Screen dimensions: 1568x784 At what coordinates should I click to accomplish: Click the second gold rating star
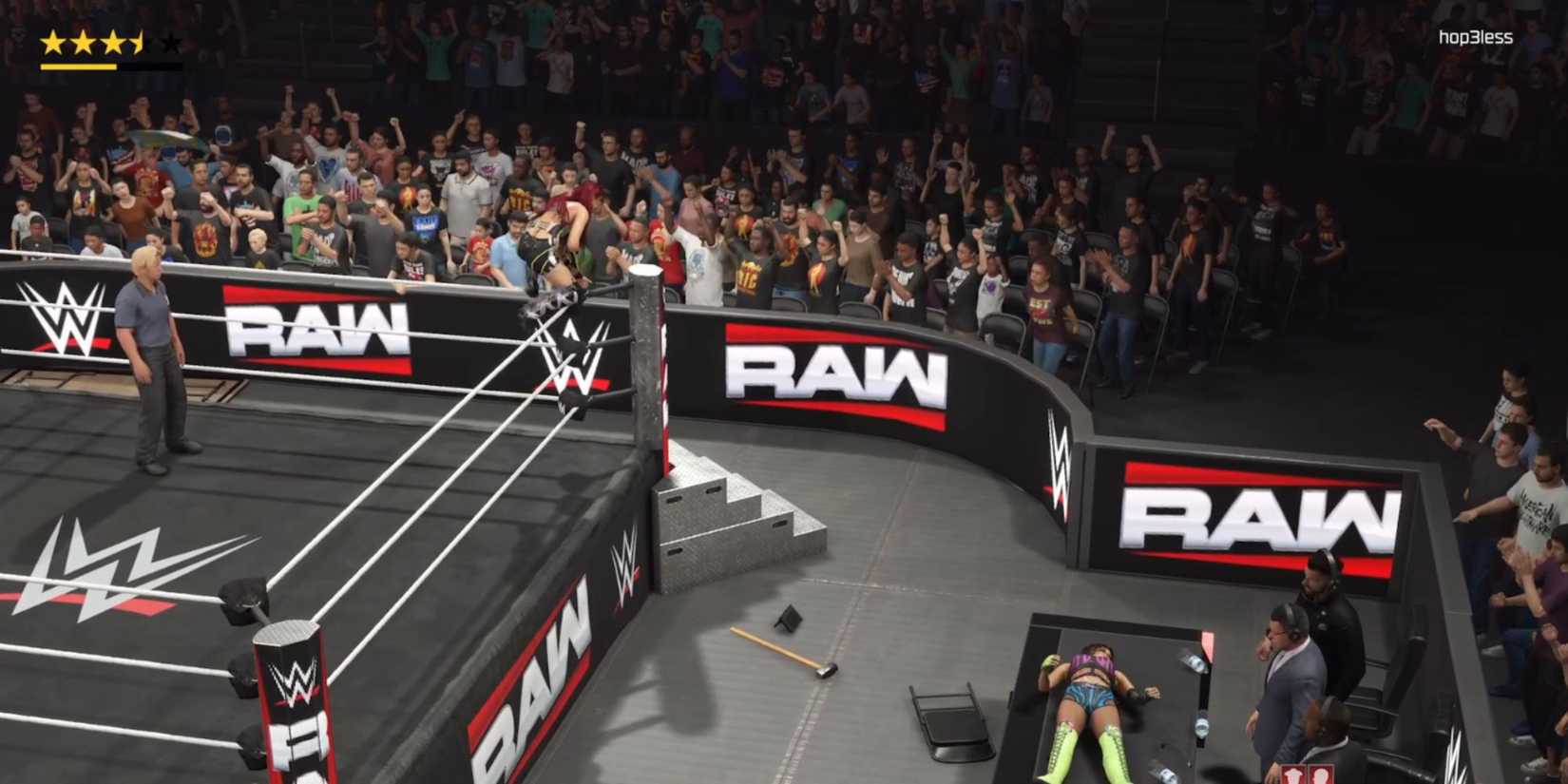85,41
